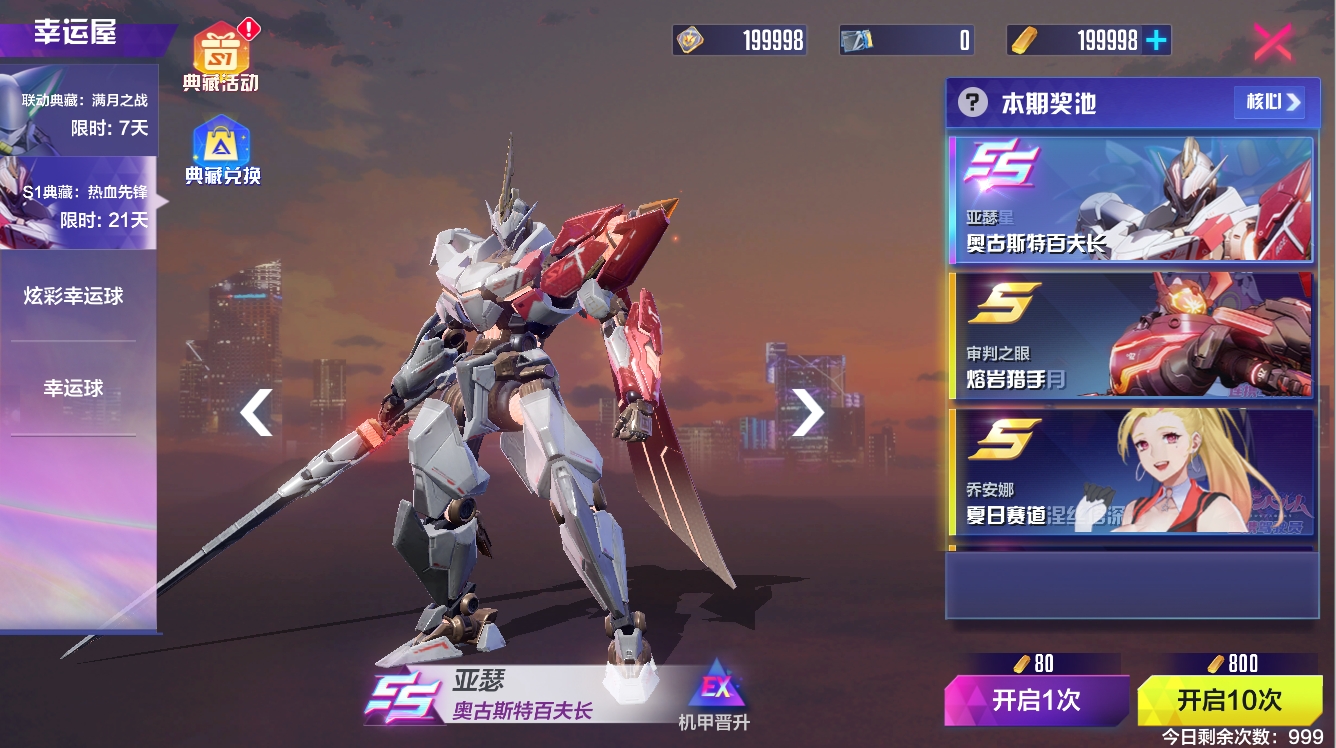The image size is (1336, 748).
Task: Draw ten times with 开启10次 button
Action: coord(1228,700)
